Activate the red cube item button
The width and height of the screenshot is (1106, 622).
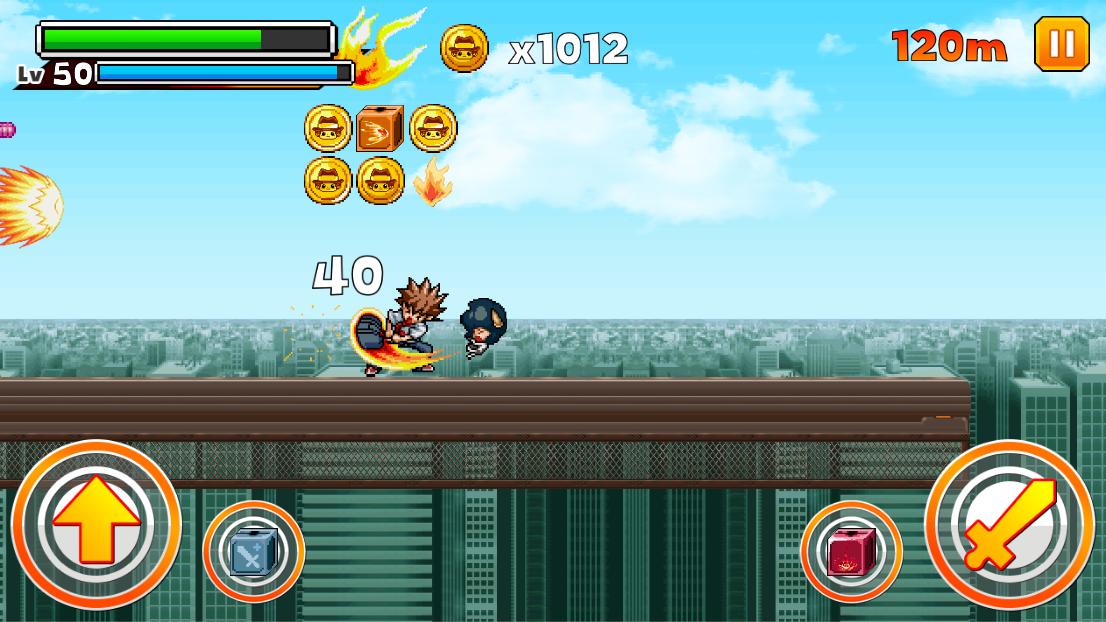click(x=851, y=551)
